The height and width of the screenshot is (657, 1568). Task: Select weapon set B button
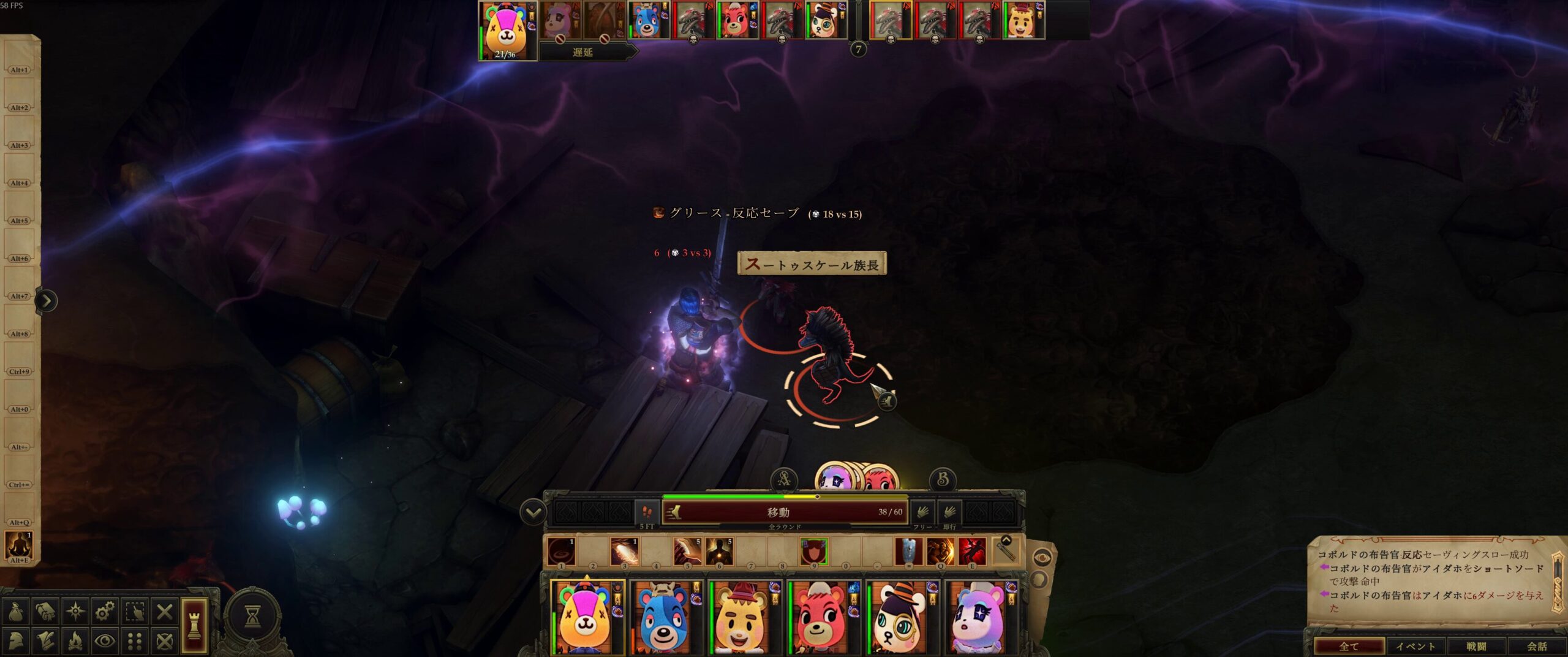point(943,479)
